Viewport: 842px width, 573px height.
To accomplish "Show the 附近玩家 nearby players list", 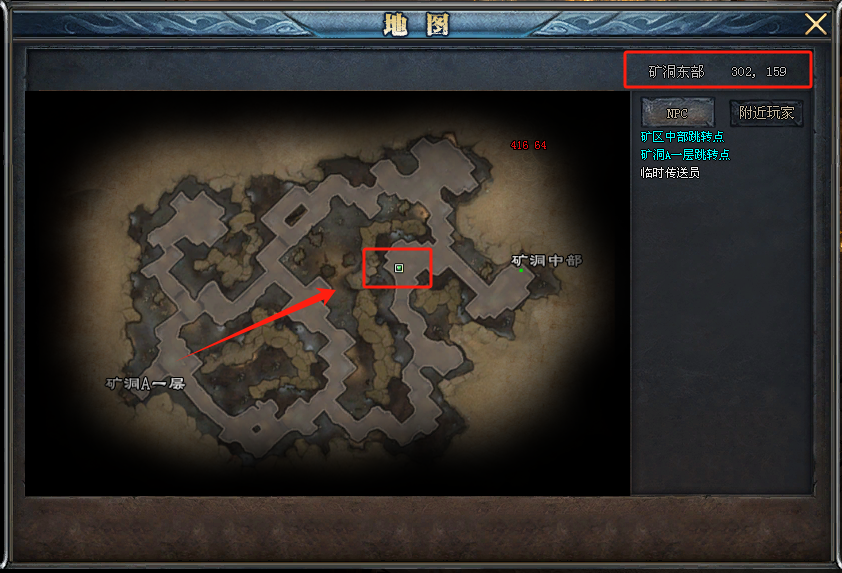I will 766,112.
